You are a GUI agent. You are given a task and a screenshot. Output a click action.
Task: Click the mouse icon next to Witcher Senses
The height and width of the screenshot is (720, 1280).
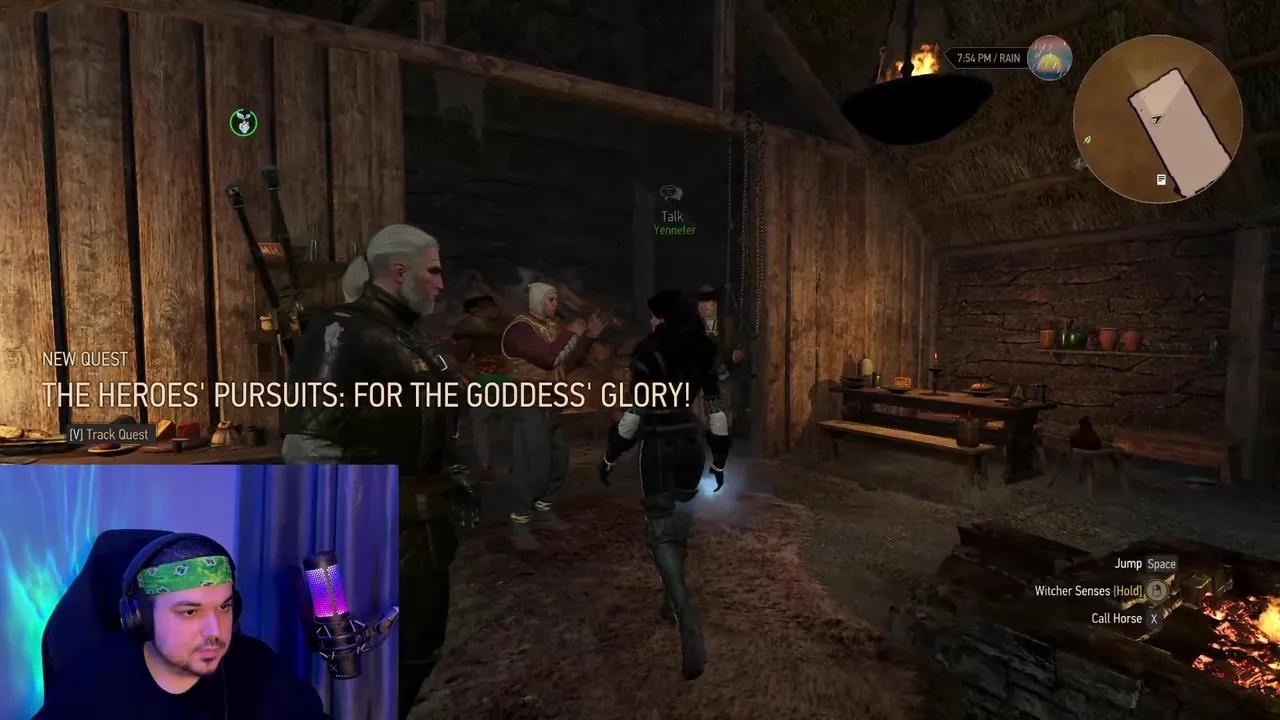(1156, 591)
